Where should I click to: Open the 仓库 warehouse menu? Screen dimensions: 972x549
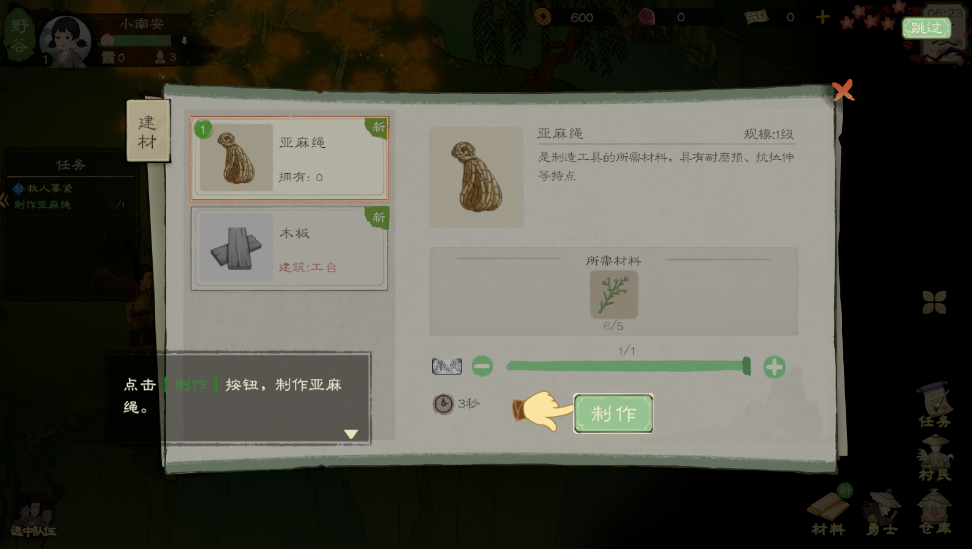click(x=936, y=512)
